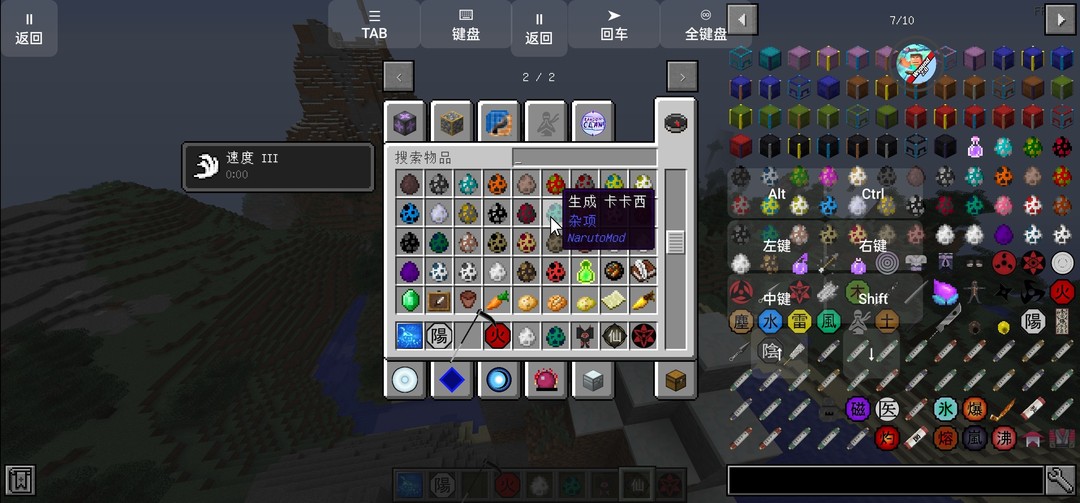The image size is (1080, 503).
Task: Open the chest survival inventory tab
Action: pos(675,380)
